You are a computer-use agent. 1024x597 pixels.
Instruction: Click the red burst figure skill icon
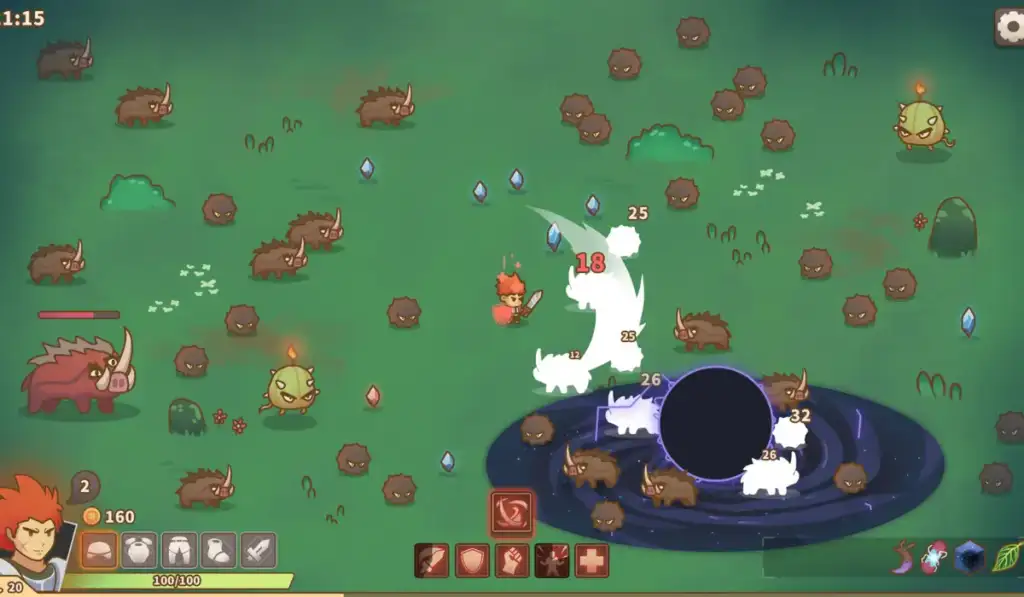click(x=552, y=560)
